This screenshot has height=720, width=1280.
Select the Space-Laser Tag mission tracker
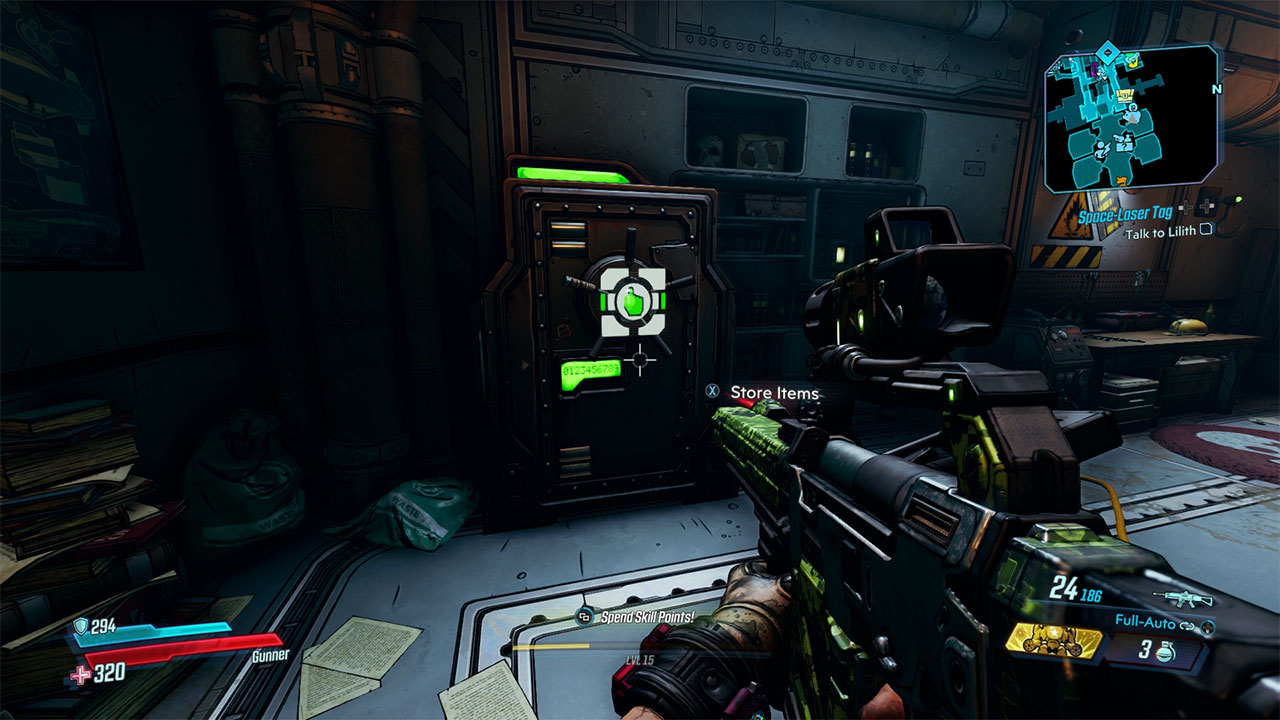[x=1125, y=214]
